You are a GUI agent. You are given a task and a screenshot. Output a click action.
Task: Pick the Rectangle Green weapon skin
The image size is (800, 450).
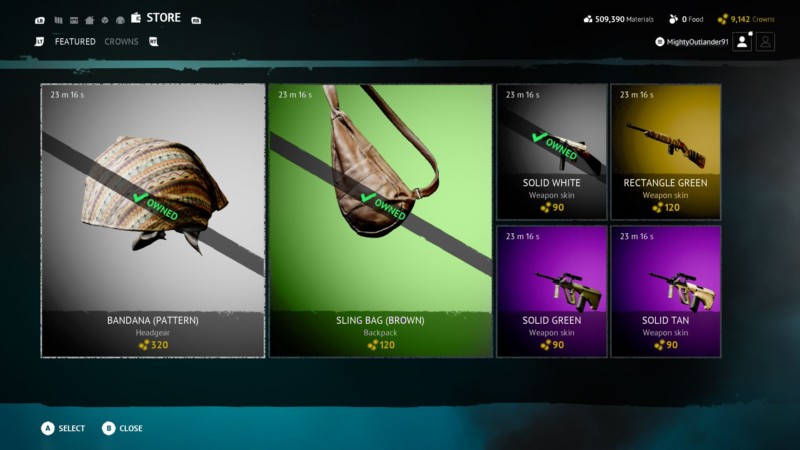tap(665, 152)
